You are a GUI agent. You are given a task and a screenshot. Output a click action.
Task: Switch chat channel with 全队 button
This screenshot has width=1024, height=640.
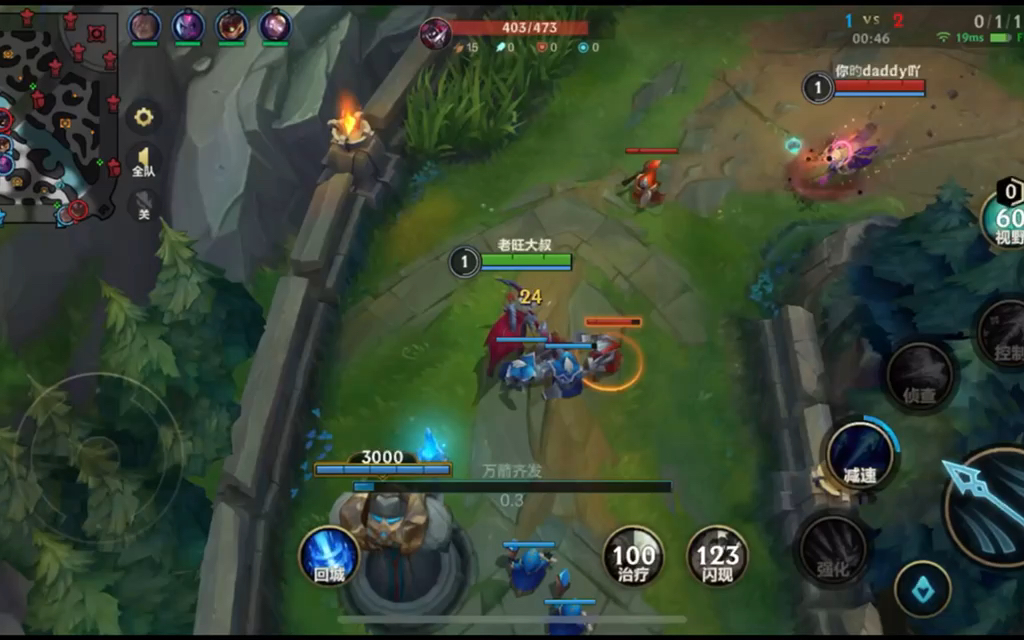(144, 162)
